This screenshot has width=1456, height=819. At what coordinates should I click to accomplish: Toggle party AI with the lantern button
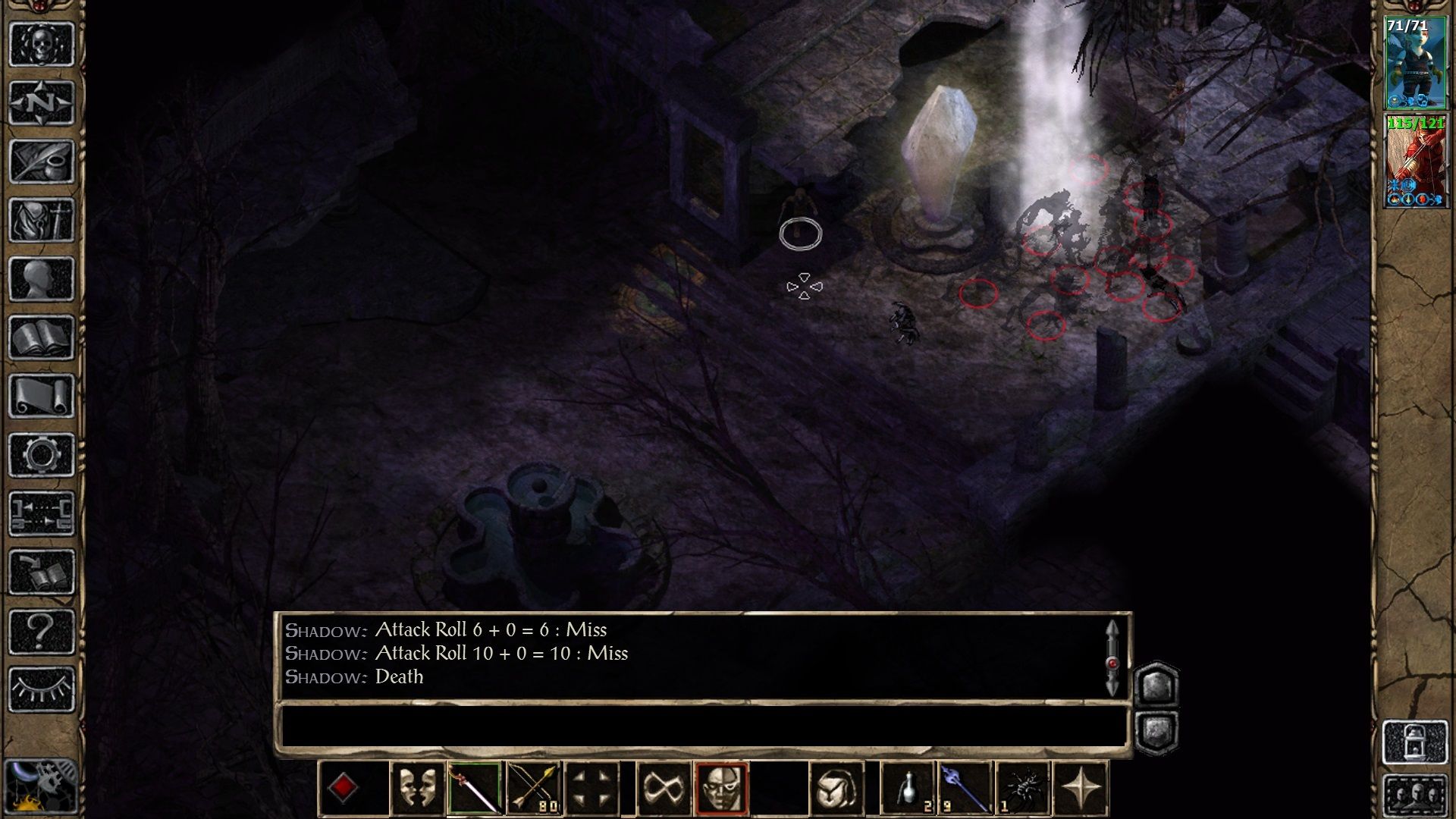pyautogui.click(x=1415, y=742)
